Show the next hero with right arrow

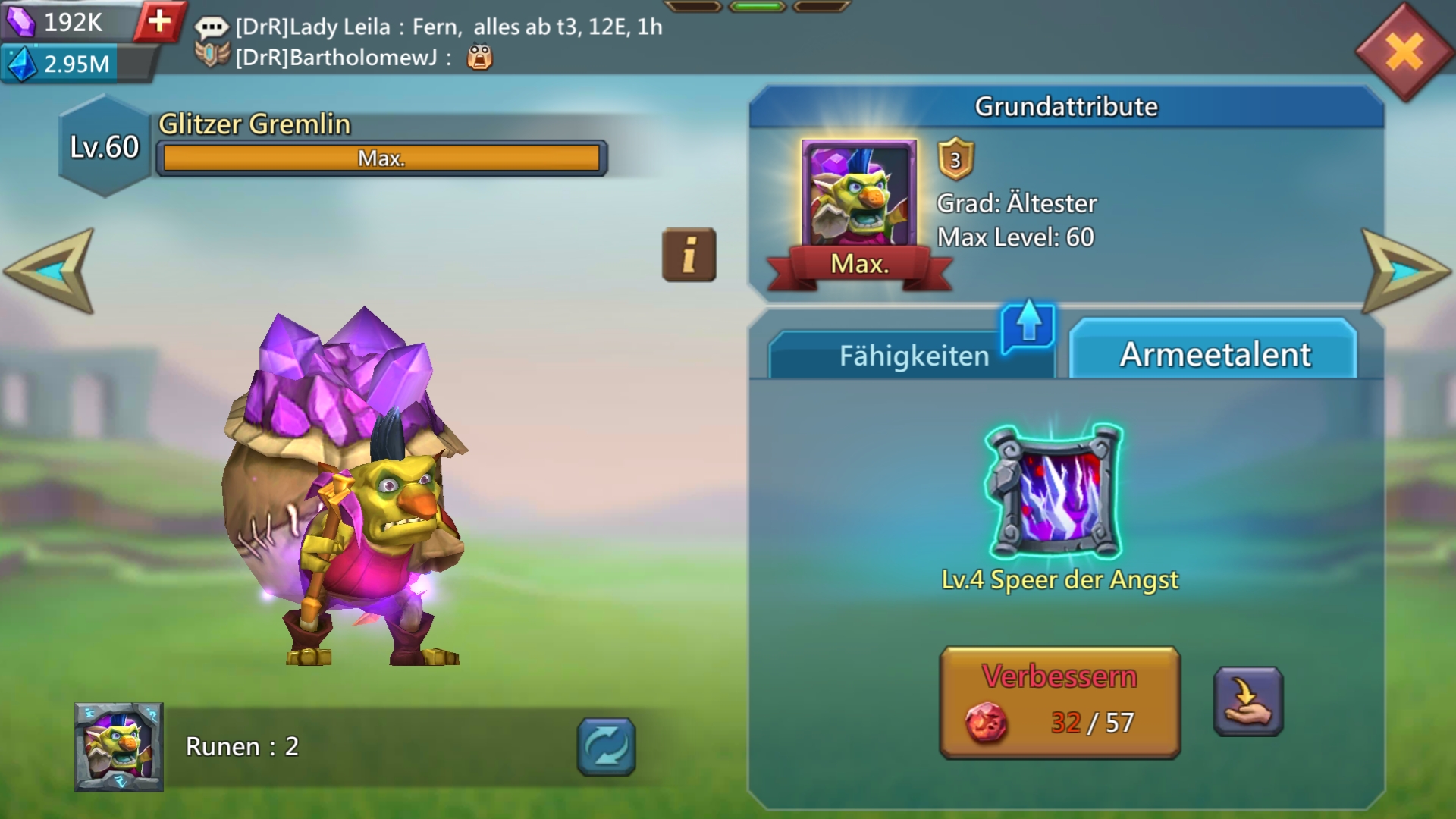click(x=1405, y=270)
